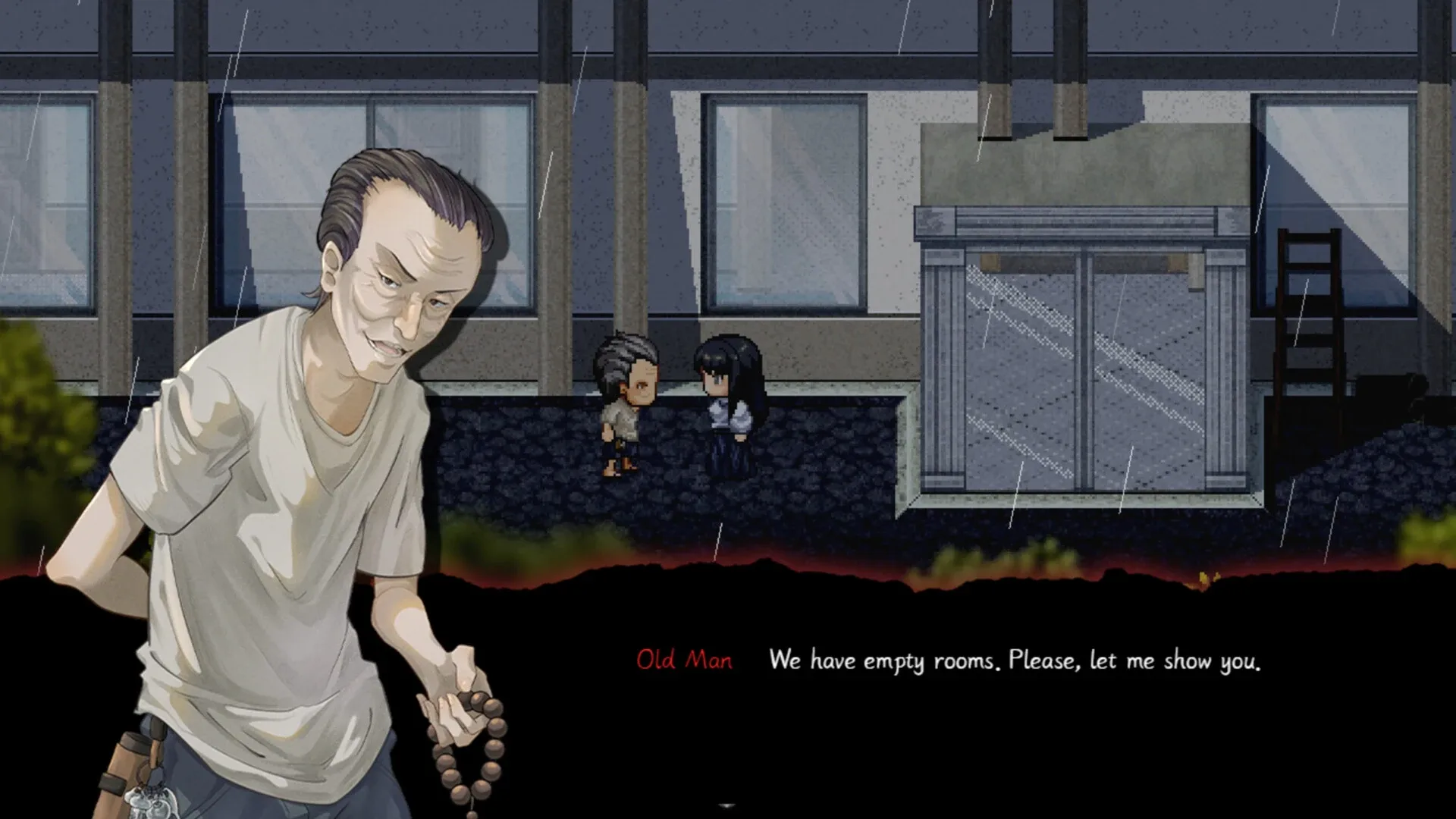Click the Old Man name label
This screenshot has width=1456, height=819.
(x=683, y=661)
